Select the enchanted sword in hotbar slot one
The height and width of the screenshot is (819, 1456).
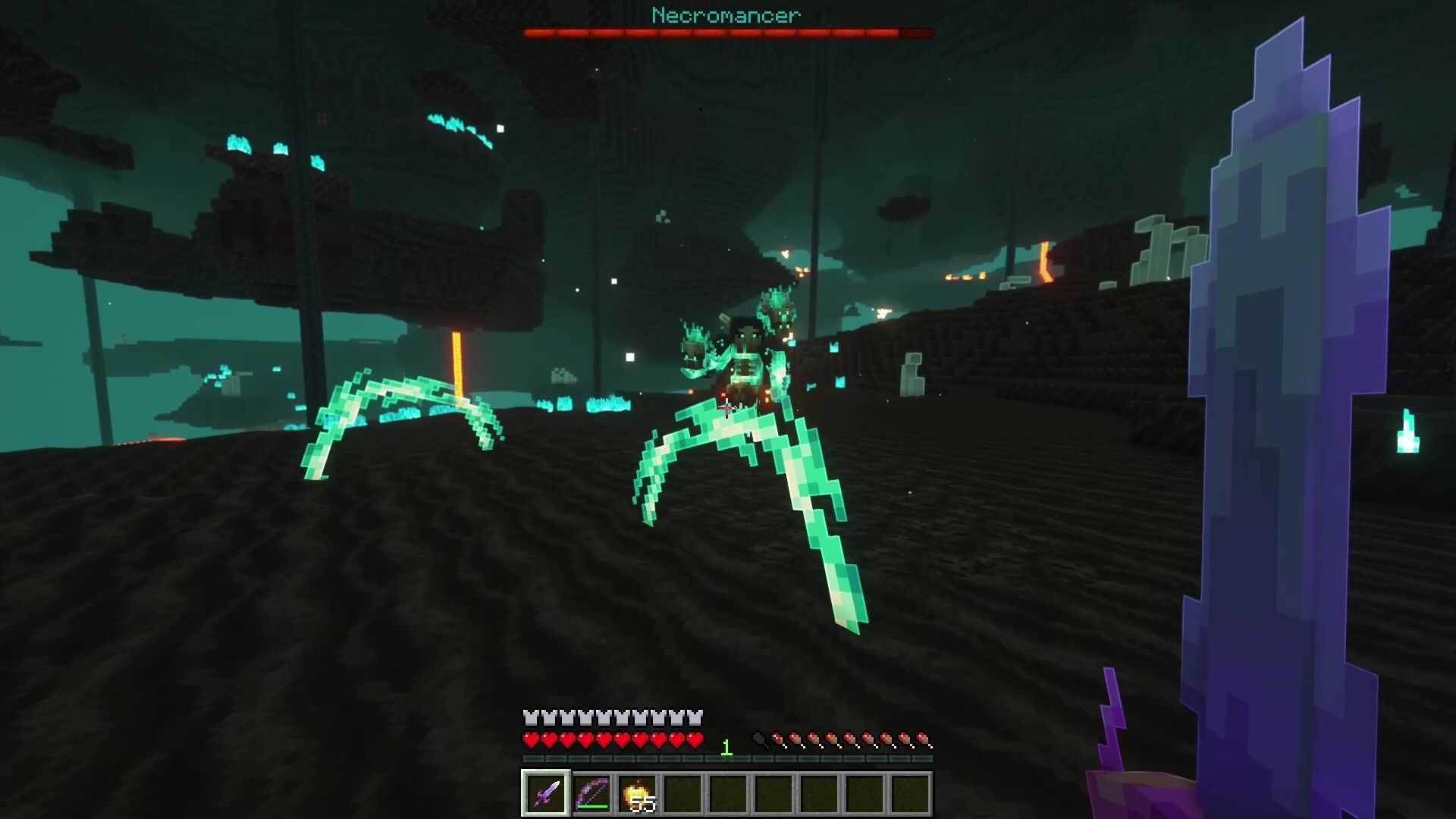pyautogui.click(x=544, y=794)
